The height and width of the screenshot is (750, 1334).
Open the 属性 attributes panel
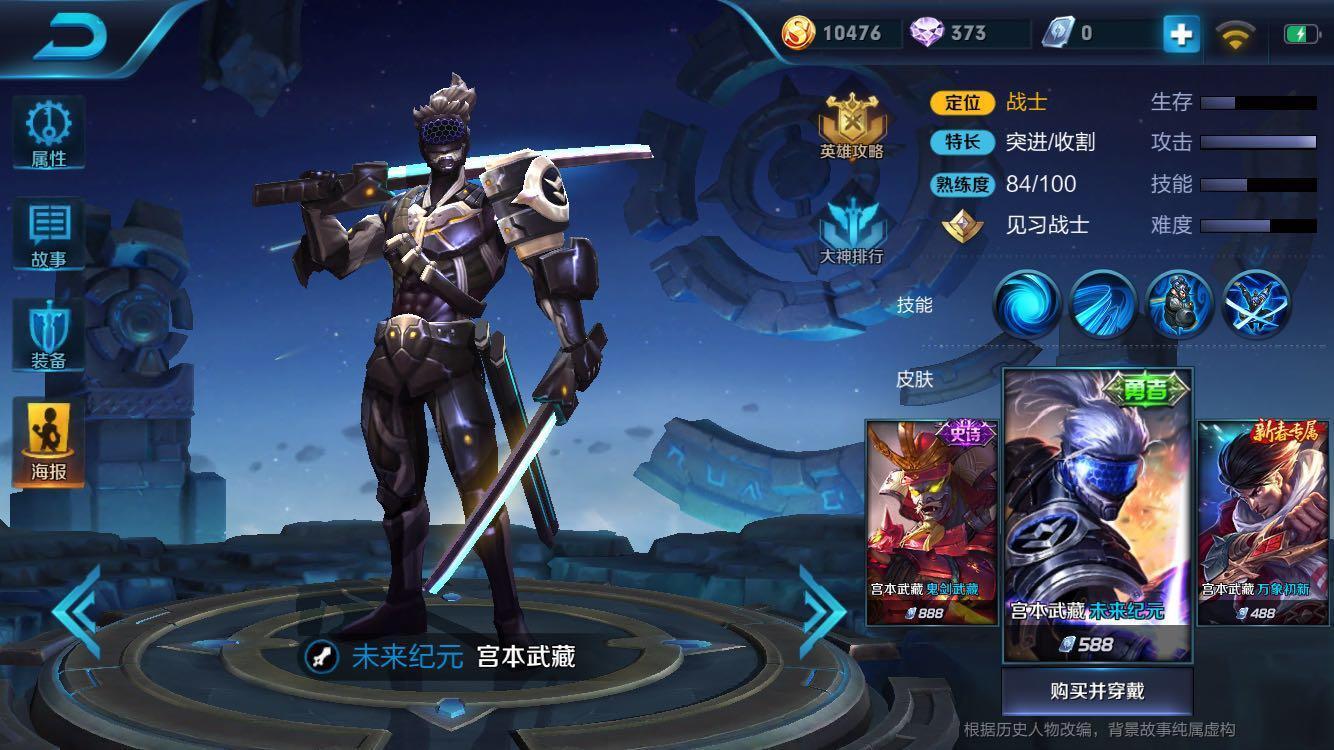click(x=47, y=130)
